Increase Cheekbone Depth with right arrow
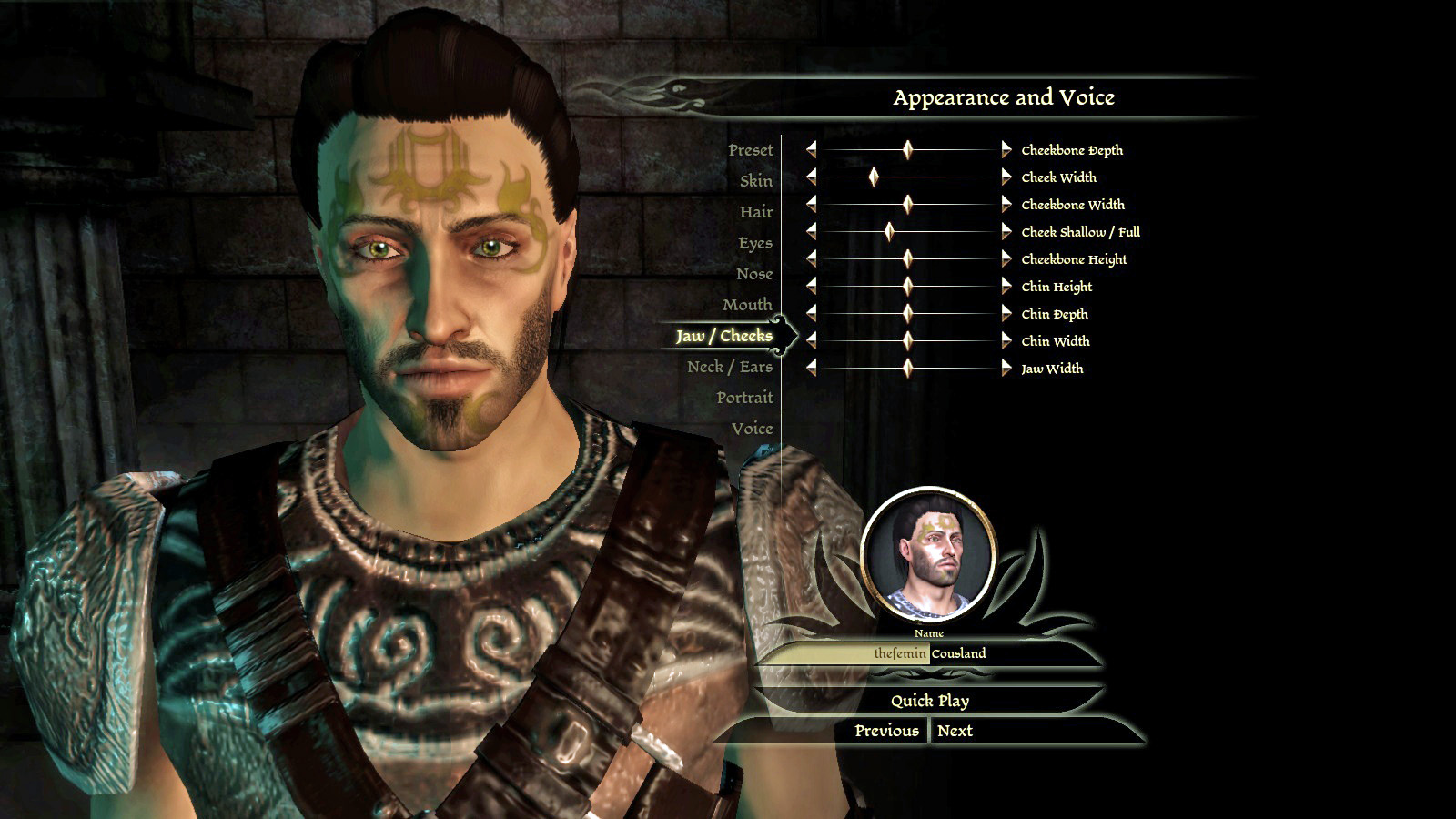Image resolution: width=1456 pixels, height=819 pixels. tap(1006, 149)
